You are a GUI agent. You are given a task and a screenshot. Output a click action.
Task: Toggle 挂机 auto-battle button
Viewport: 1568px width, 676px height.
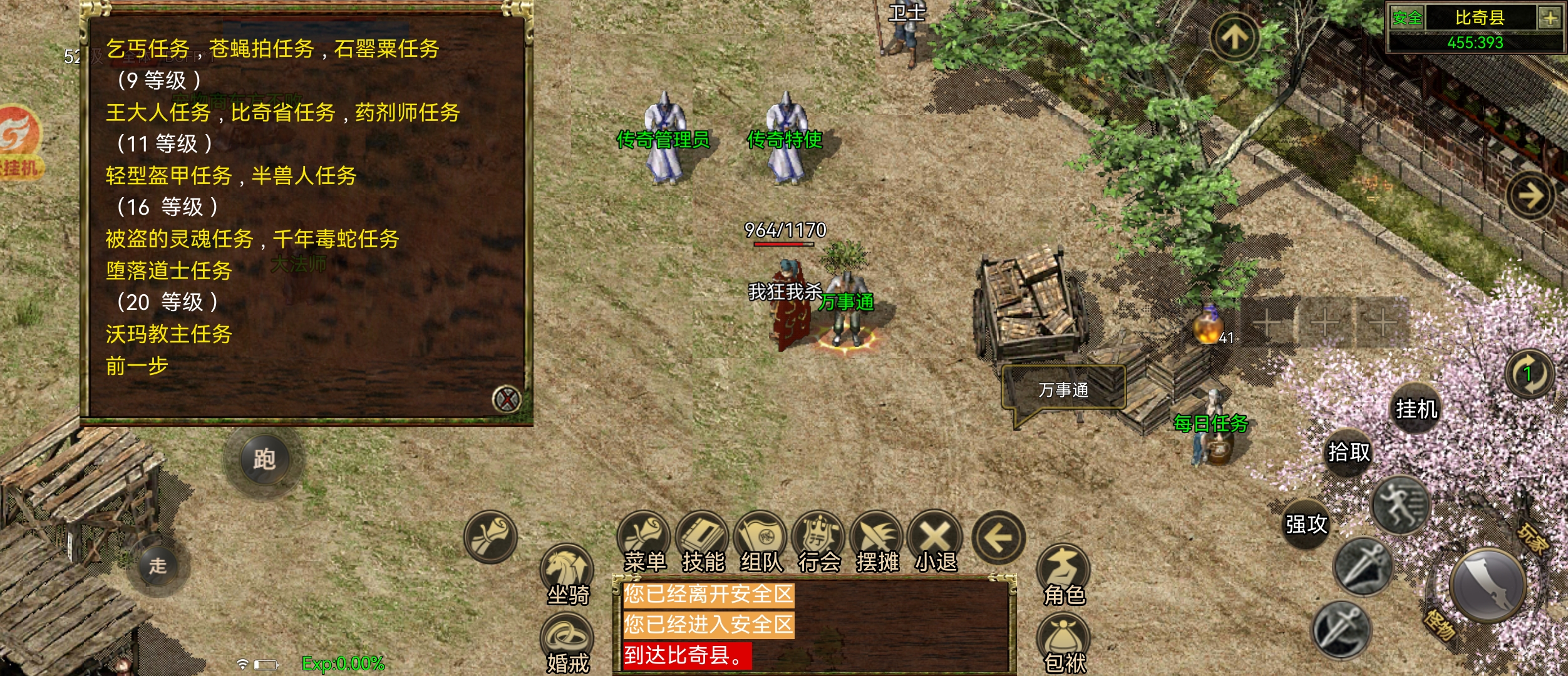coord(1416,409)
